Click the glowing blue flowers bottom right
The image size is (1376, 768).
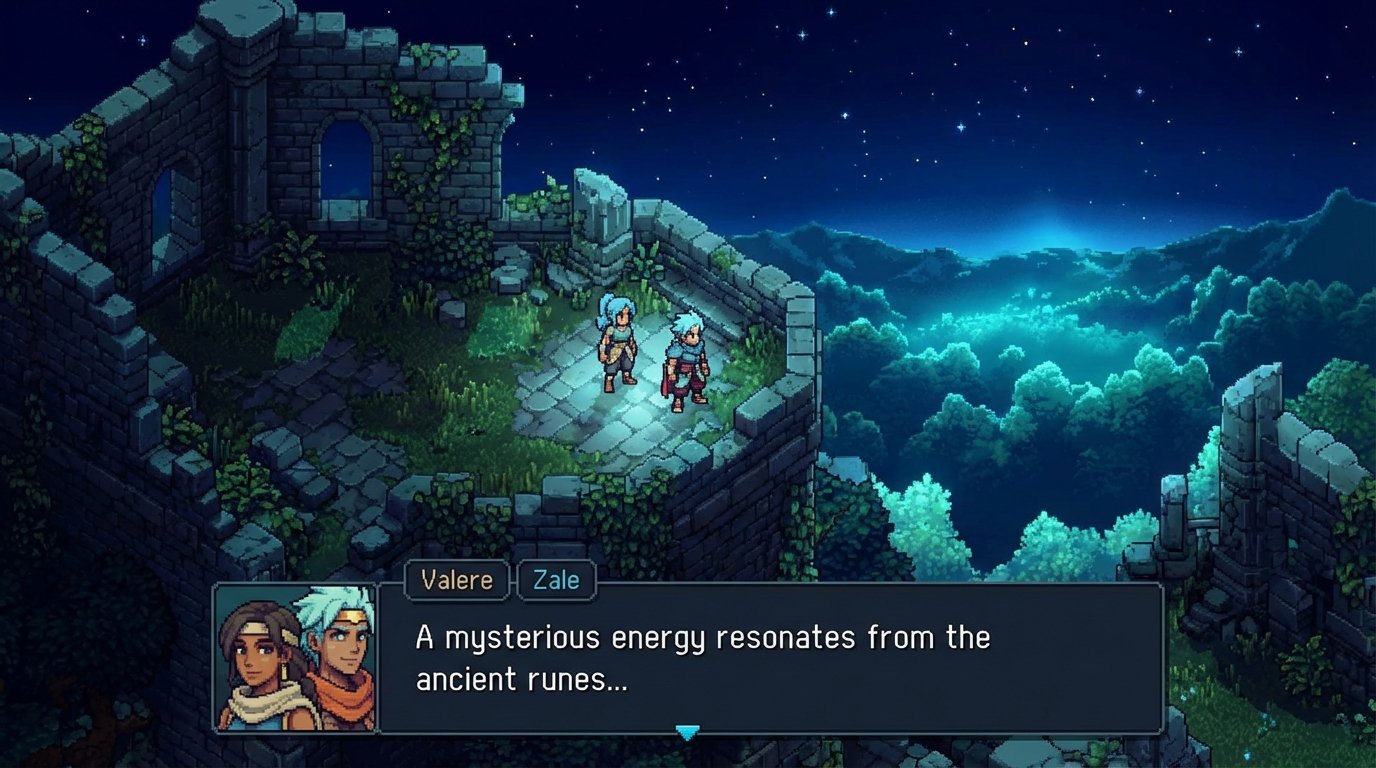1268,720
